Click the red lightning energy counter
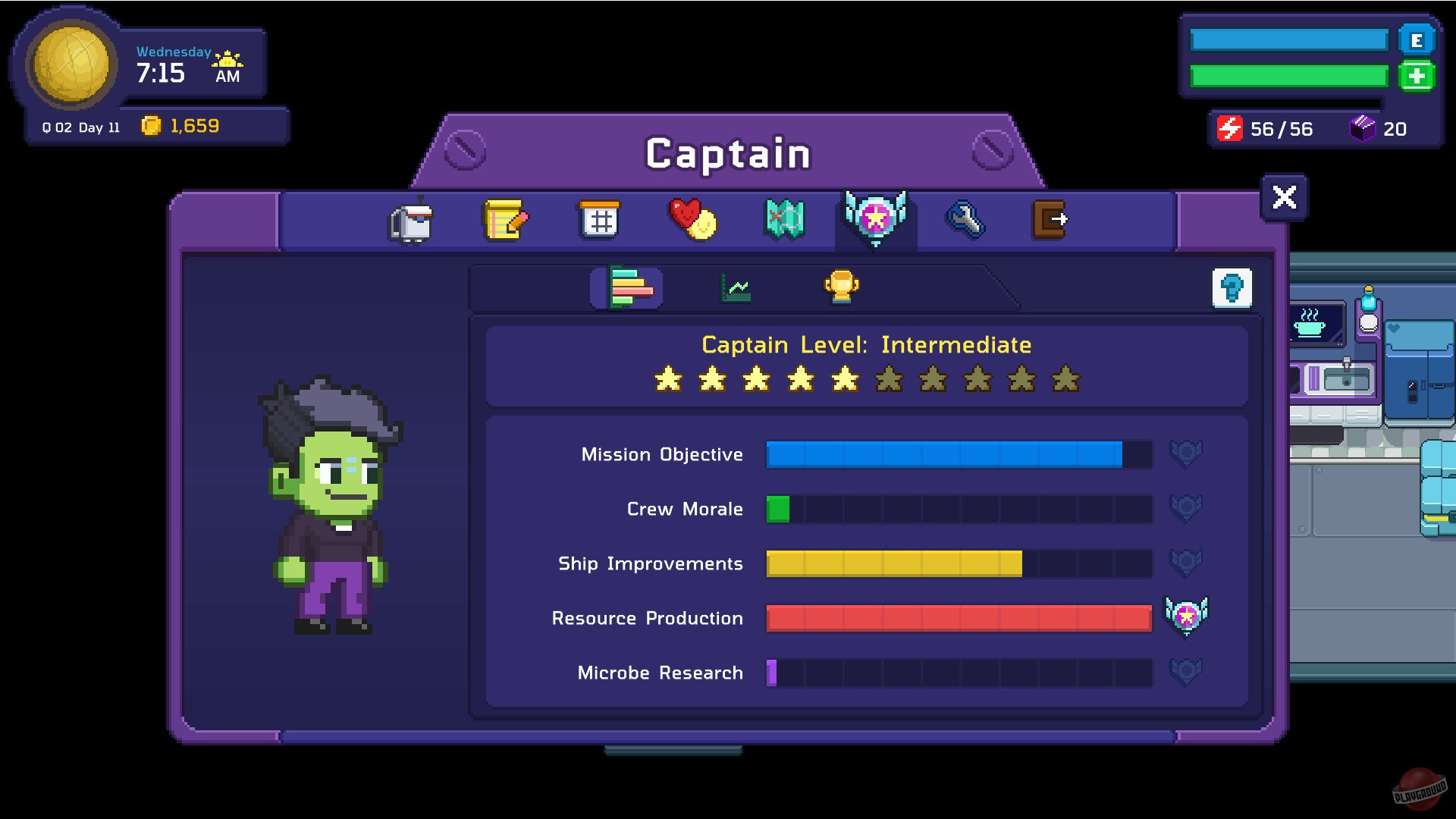 point(1232,129)
